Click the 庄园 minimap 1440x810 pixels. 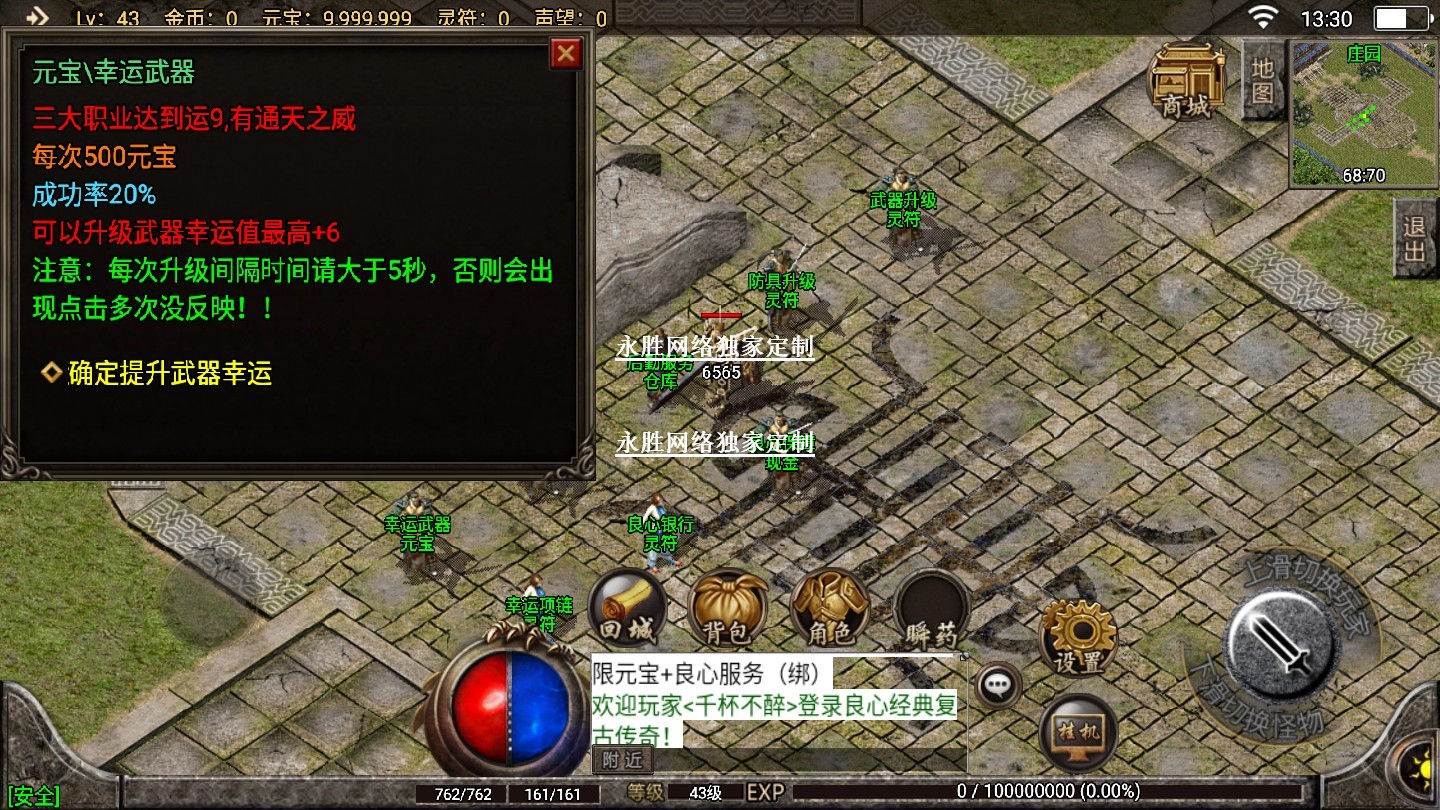[1363, 114]
